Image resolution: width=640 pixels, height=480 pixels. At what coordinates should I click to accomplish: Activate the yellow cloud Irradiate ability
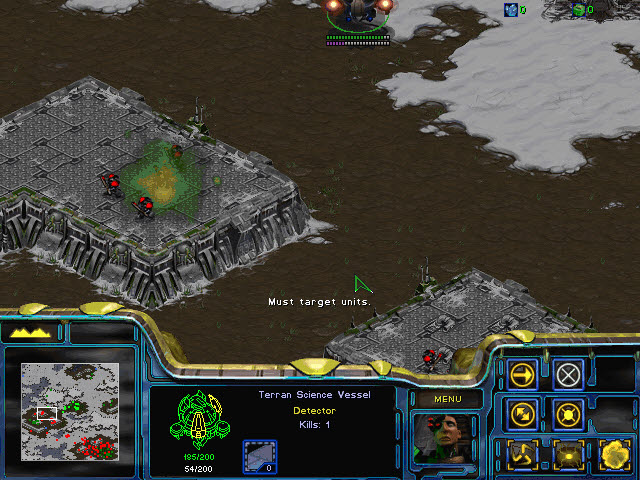coord(611,453)
